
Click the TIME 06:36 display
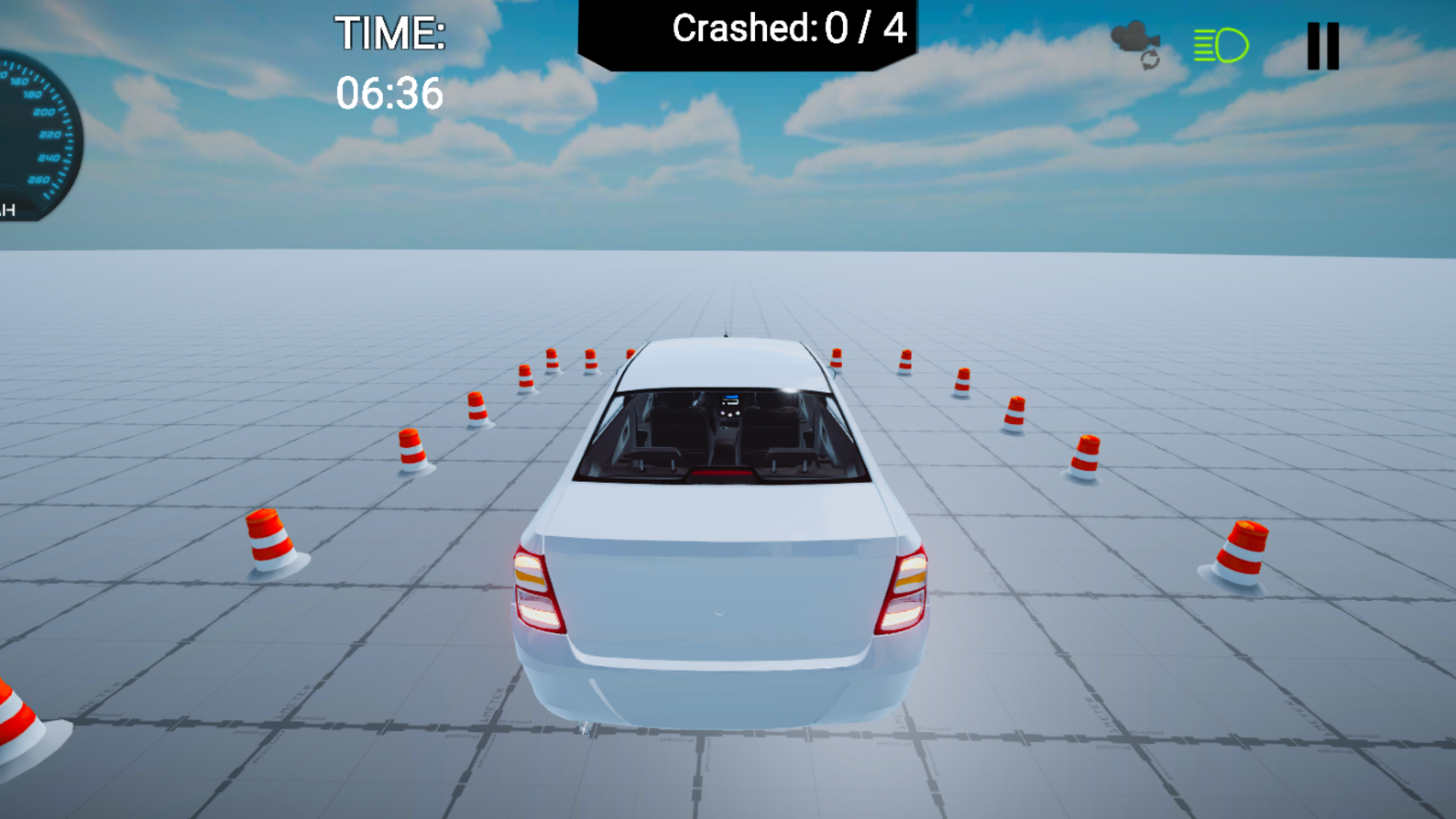[x=390, y=62]
